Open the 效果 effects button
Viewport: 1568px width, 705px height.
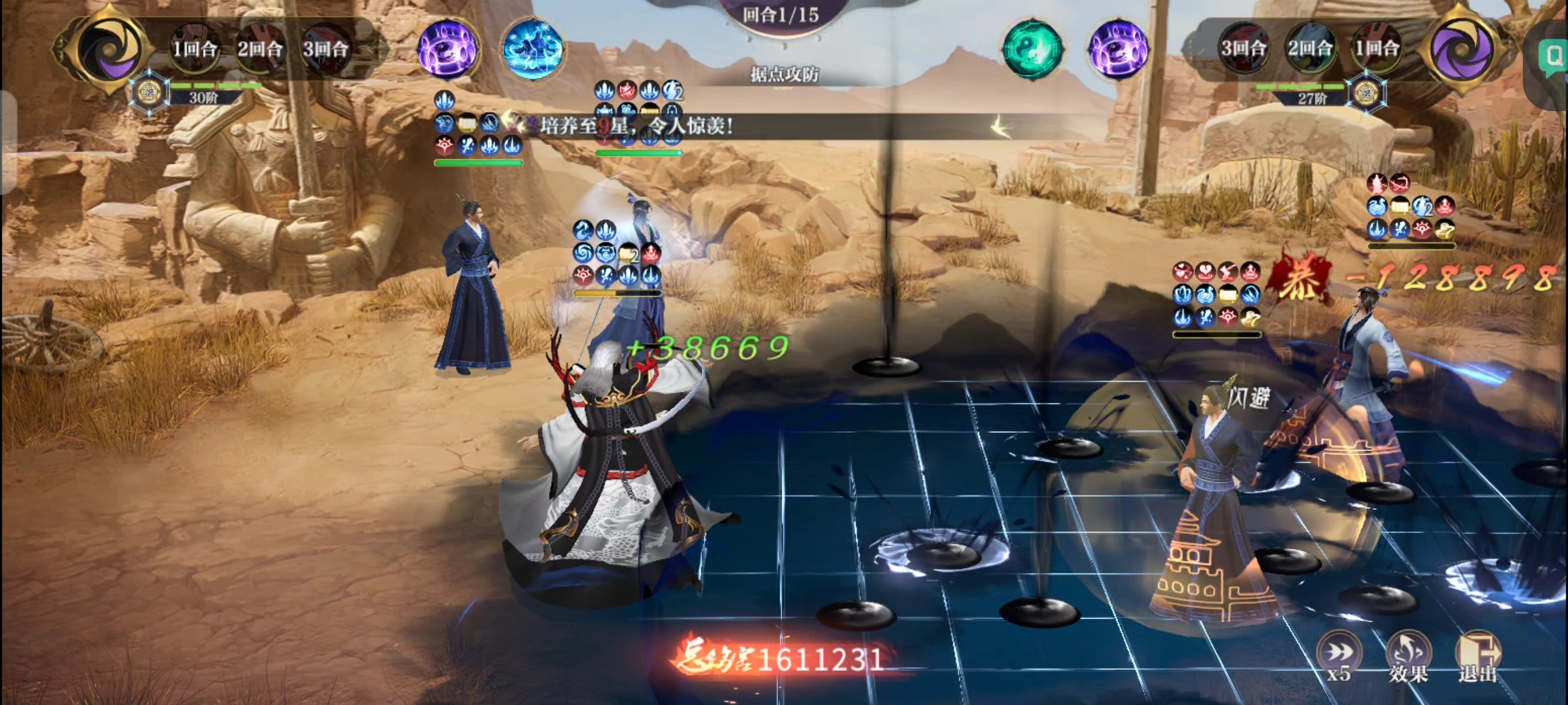(1408, 656)
